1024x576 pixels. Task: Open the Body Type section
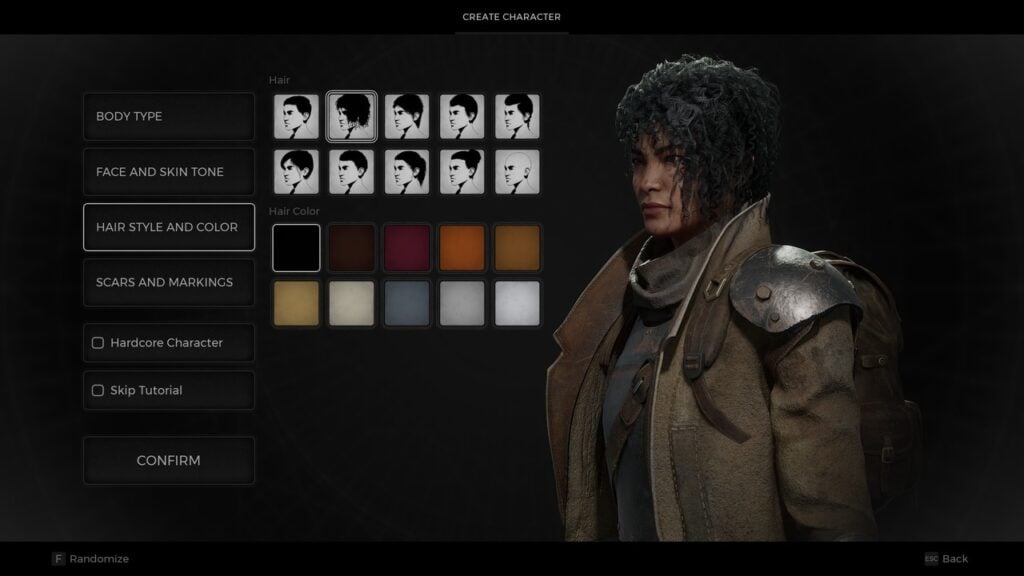[168, 116]
